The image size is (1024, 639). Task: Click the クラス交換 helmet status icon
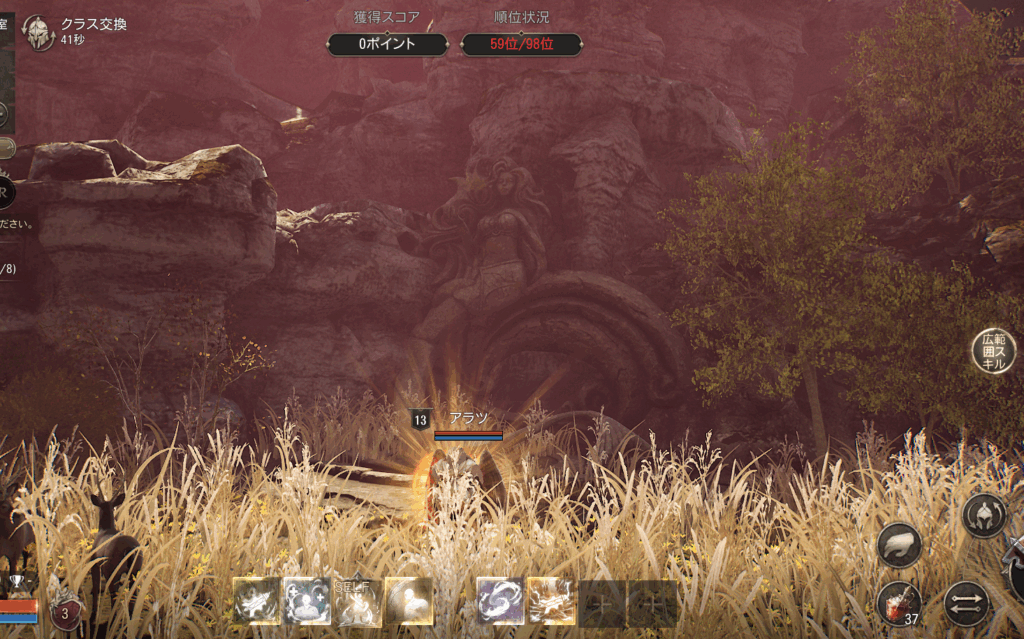[x=38, y=33]
